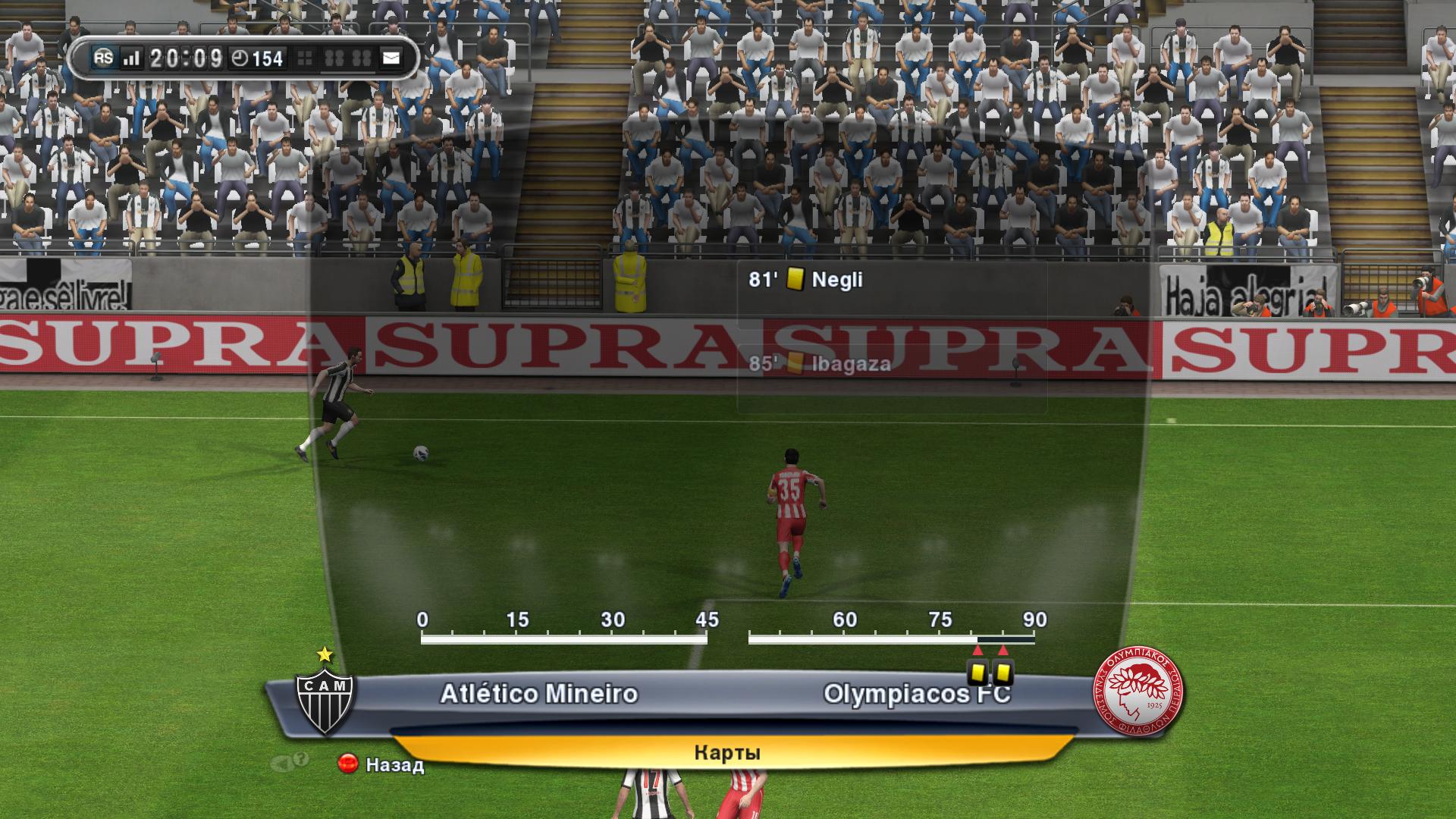Click the 85th-minute yellow card timeline marker
Image resolution: width=1456 pixels, height=819 pixels.
[x=1003, y=671]
